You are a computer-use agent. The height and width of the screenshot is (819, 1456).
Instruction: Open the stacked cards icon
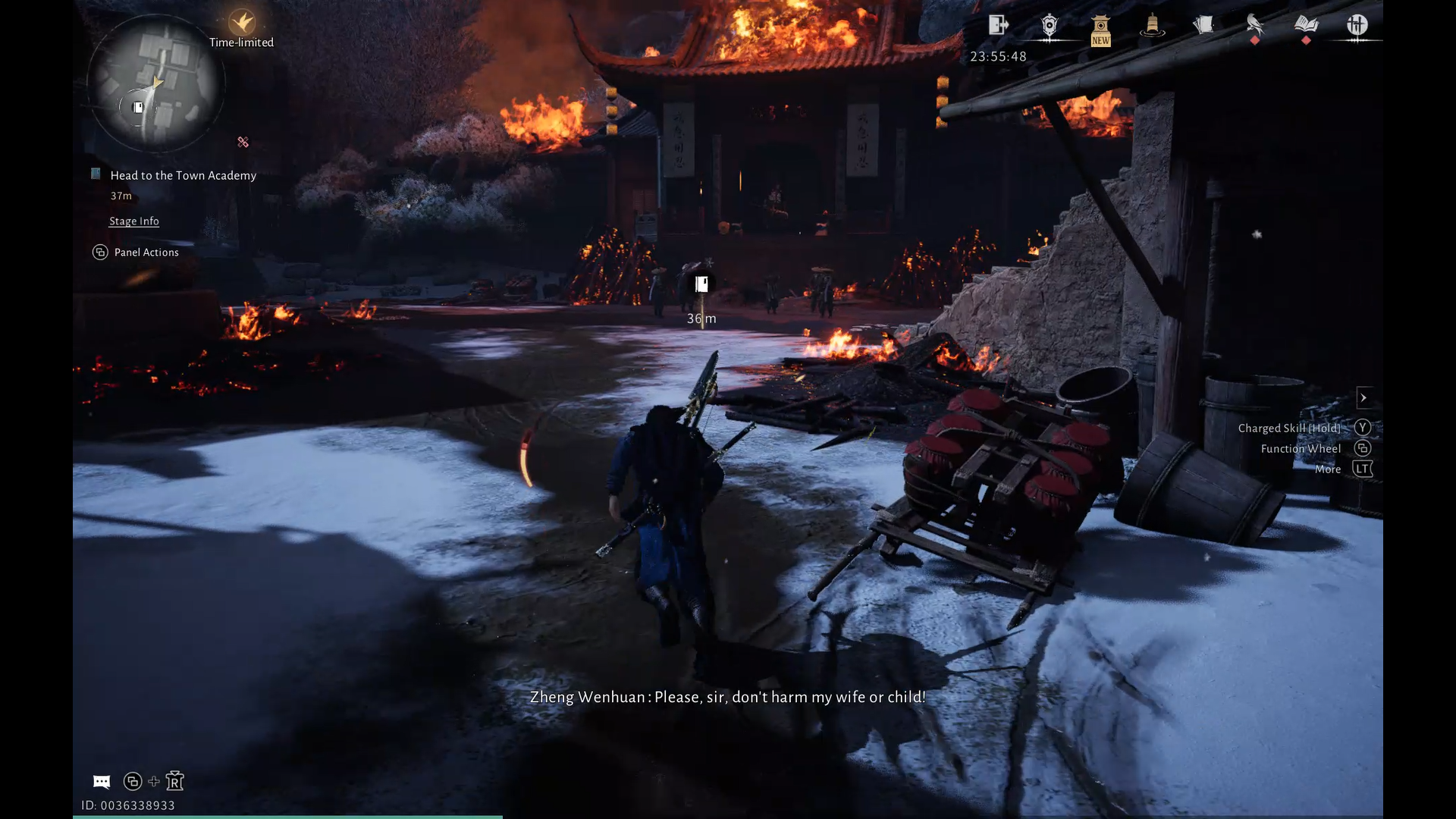coord(1203,25)
